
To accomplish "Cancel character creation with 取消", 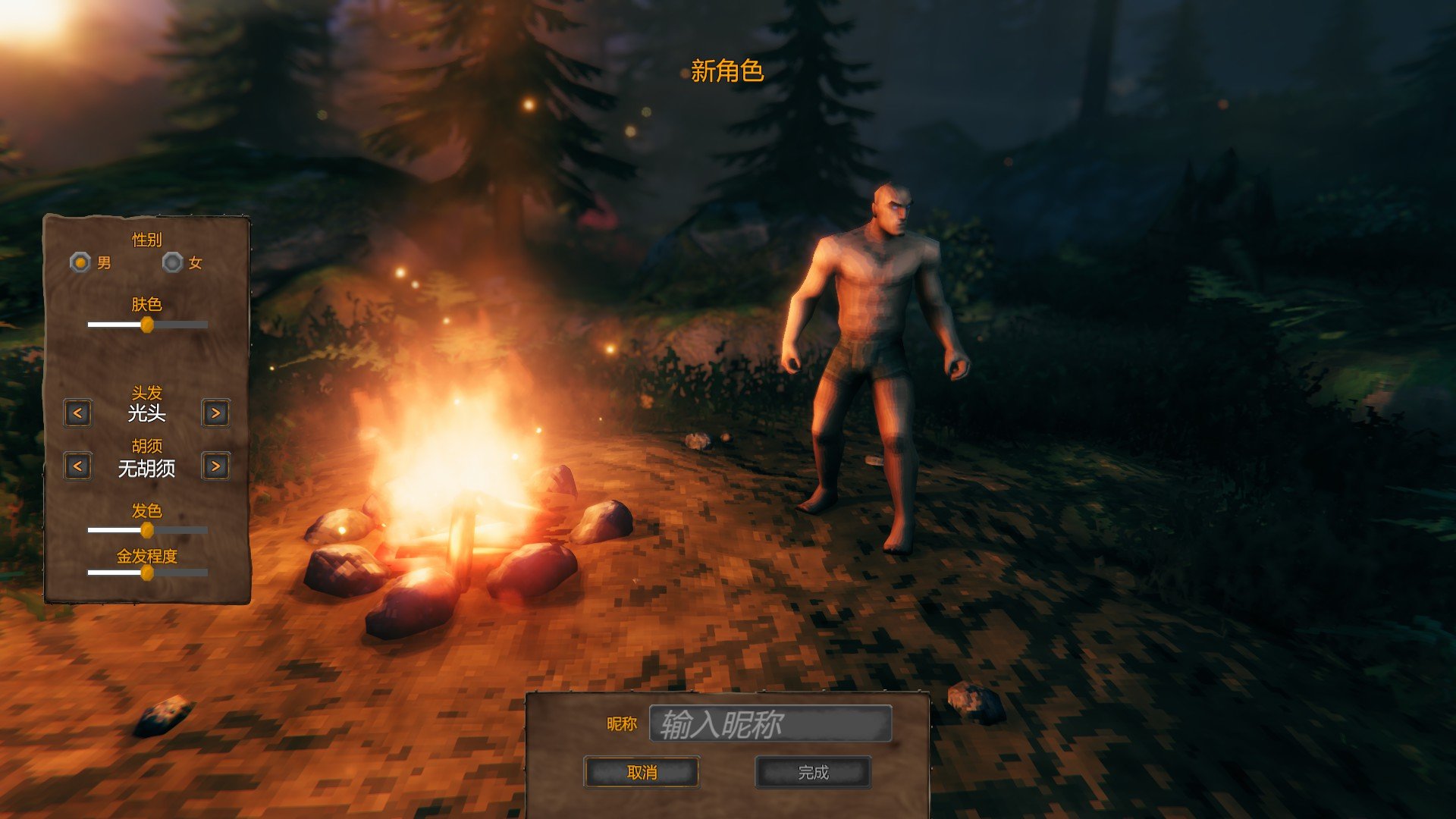I will [x=642, y=773].
